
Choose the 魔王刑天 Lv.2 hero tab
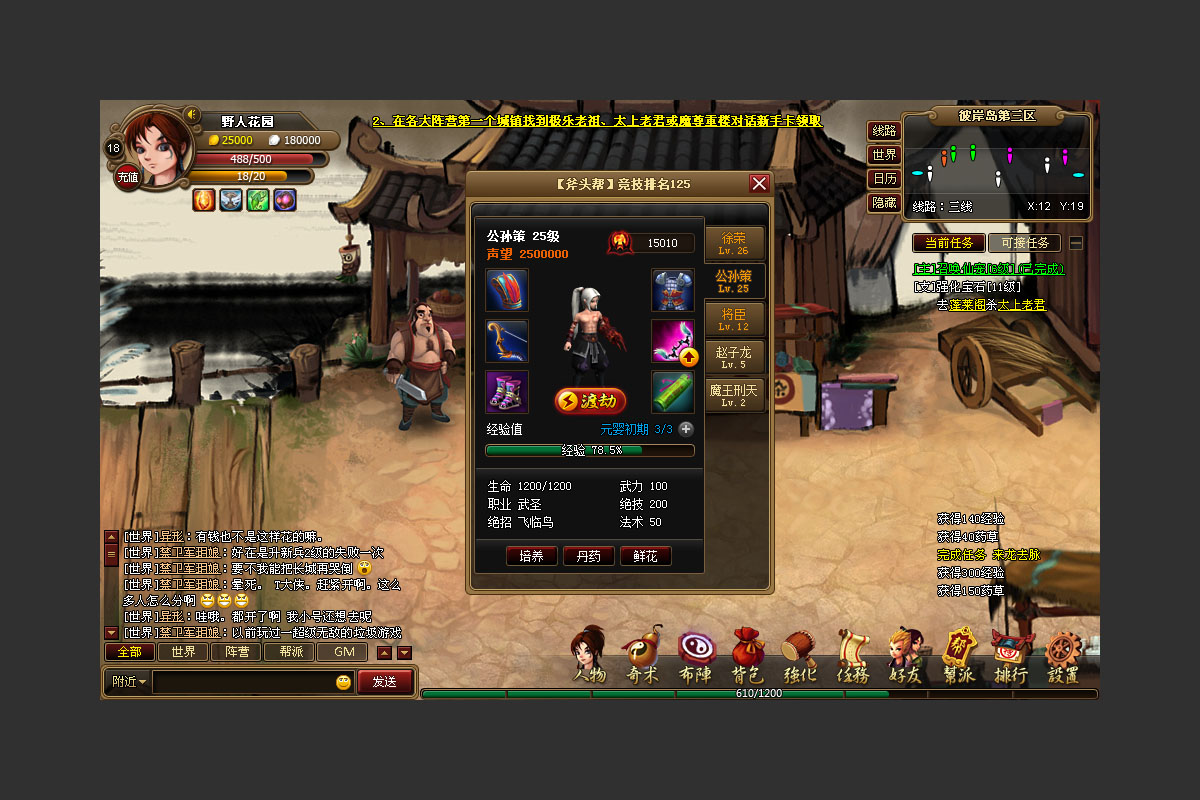(x=734, y=395)
